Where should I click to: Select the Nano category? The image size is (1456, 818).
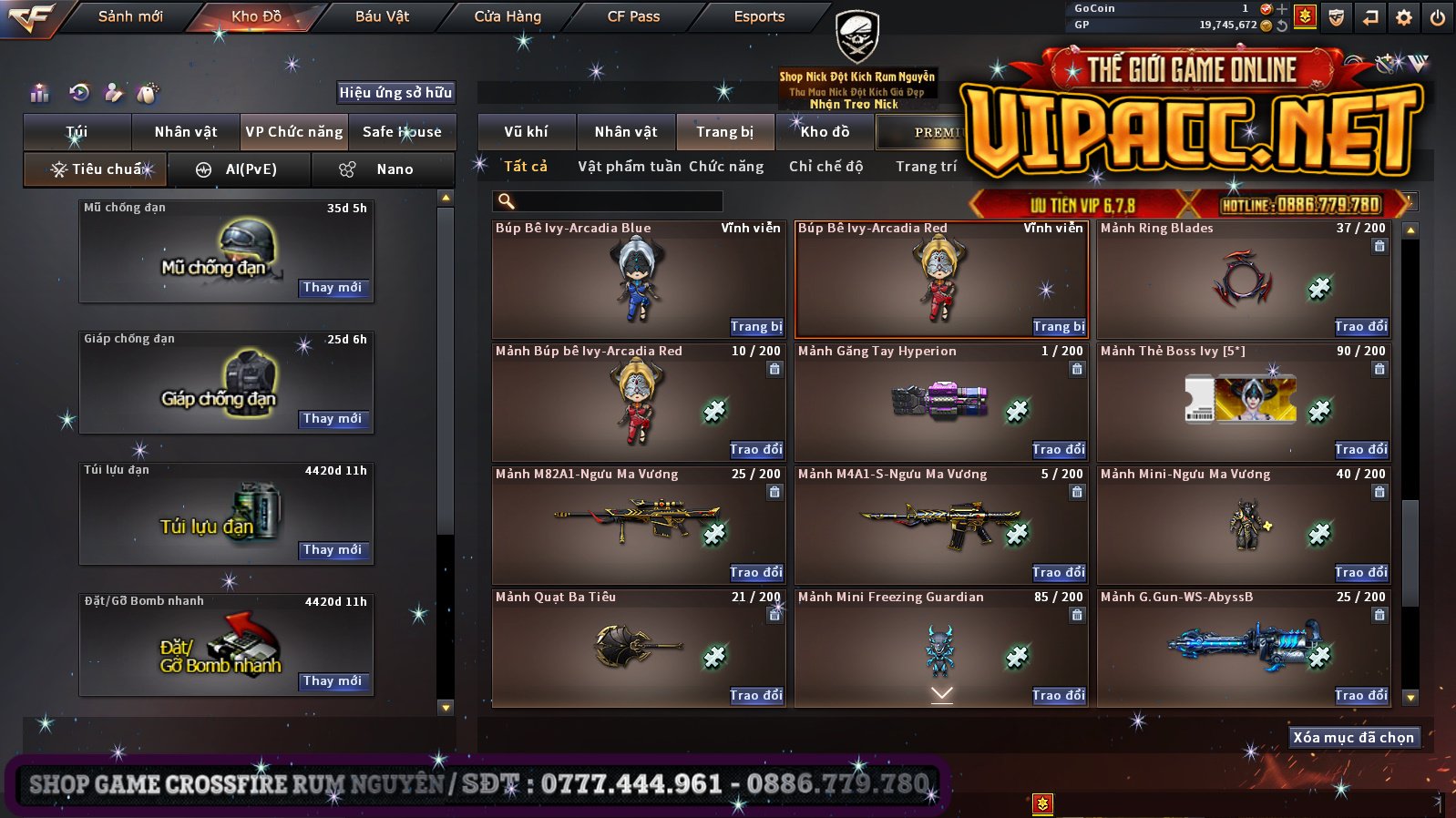click(x=383, y=169)
